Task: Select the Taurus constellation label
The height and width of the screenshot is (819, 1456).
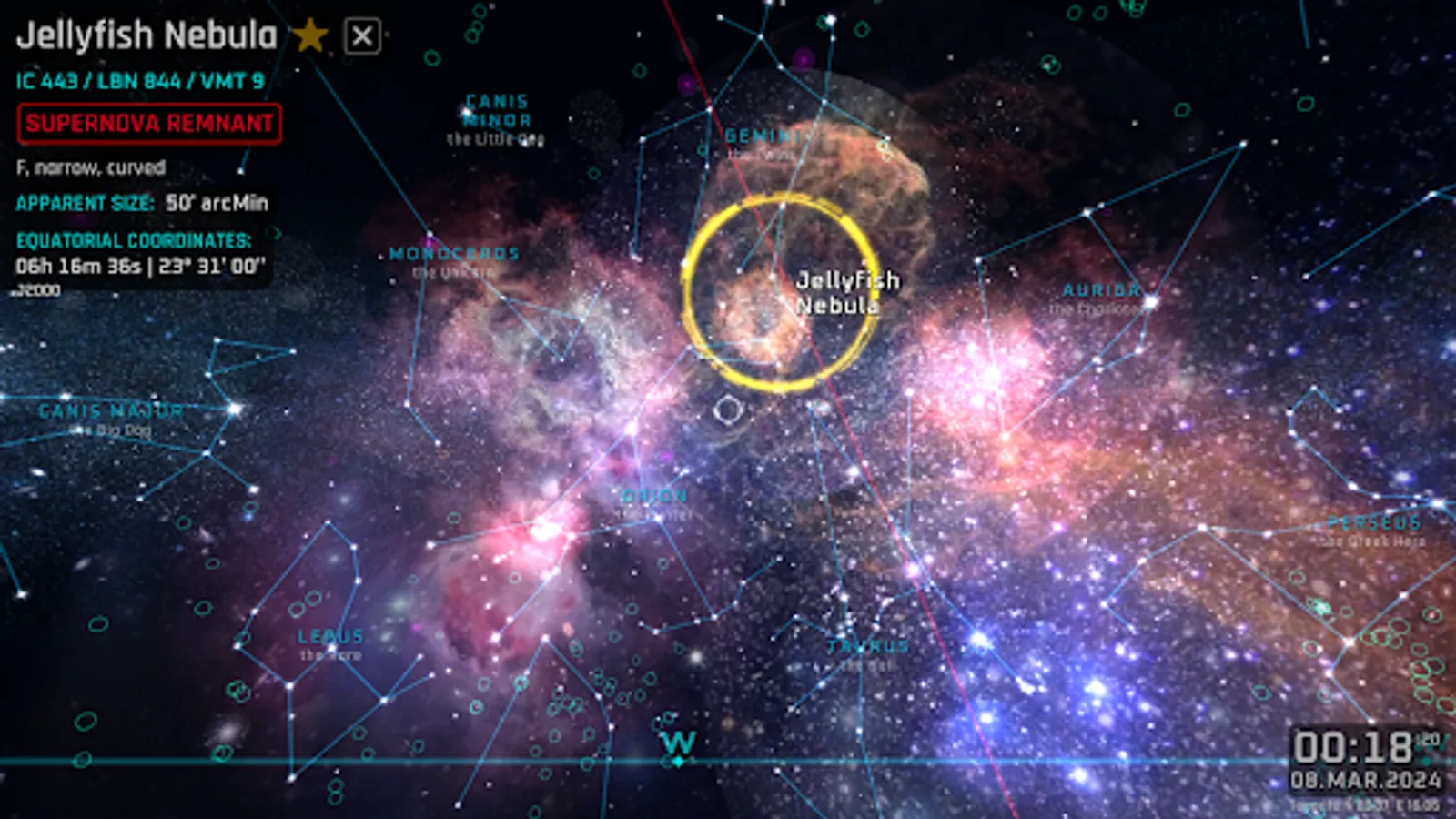Action: (x=865, y=646)
